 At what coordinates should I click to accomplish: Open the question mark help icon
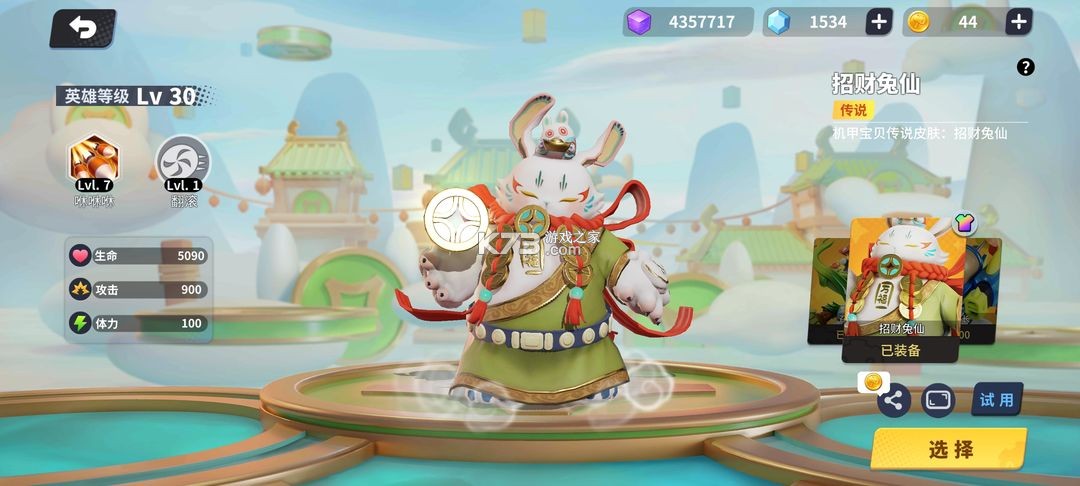pos(1025,67)
